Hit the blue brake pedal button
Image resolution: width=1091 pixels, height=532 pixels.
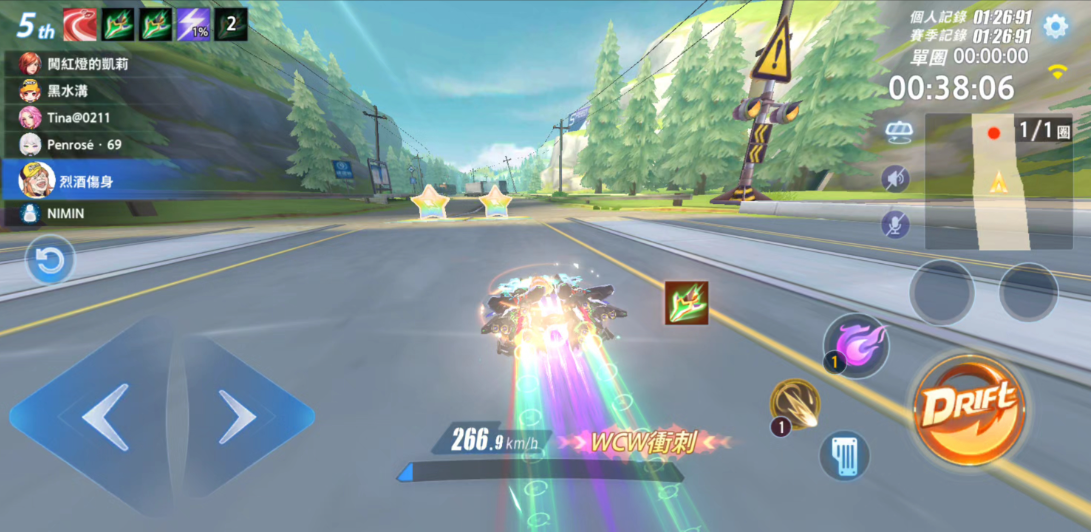click(843, 455)
